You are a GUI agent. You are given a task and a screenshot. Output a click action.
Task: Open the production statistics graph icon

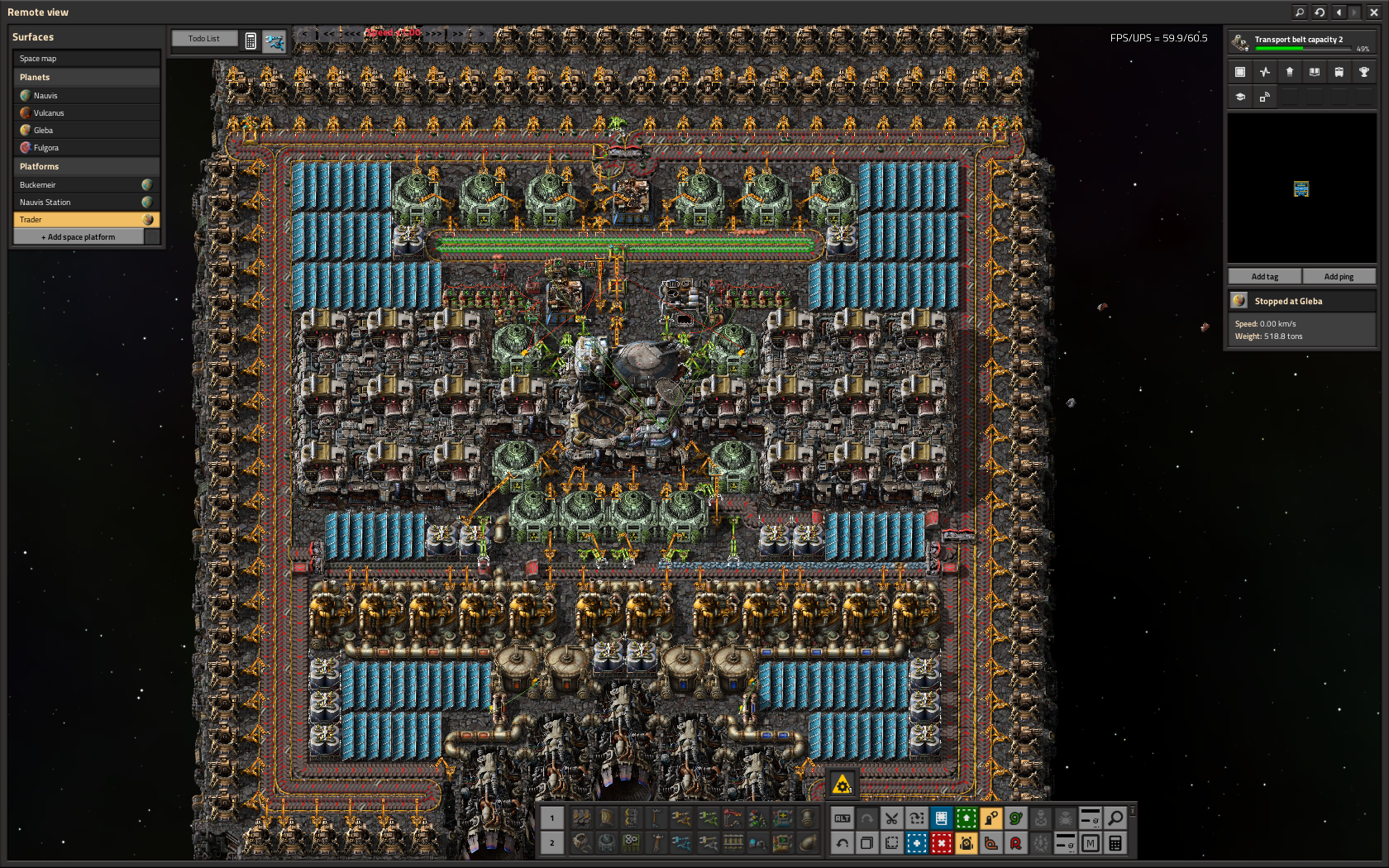pyautogui.click(x=1265, y=73)
